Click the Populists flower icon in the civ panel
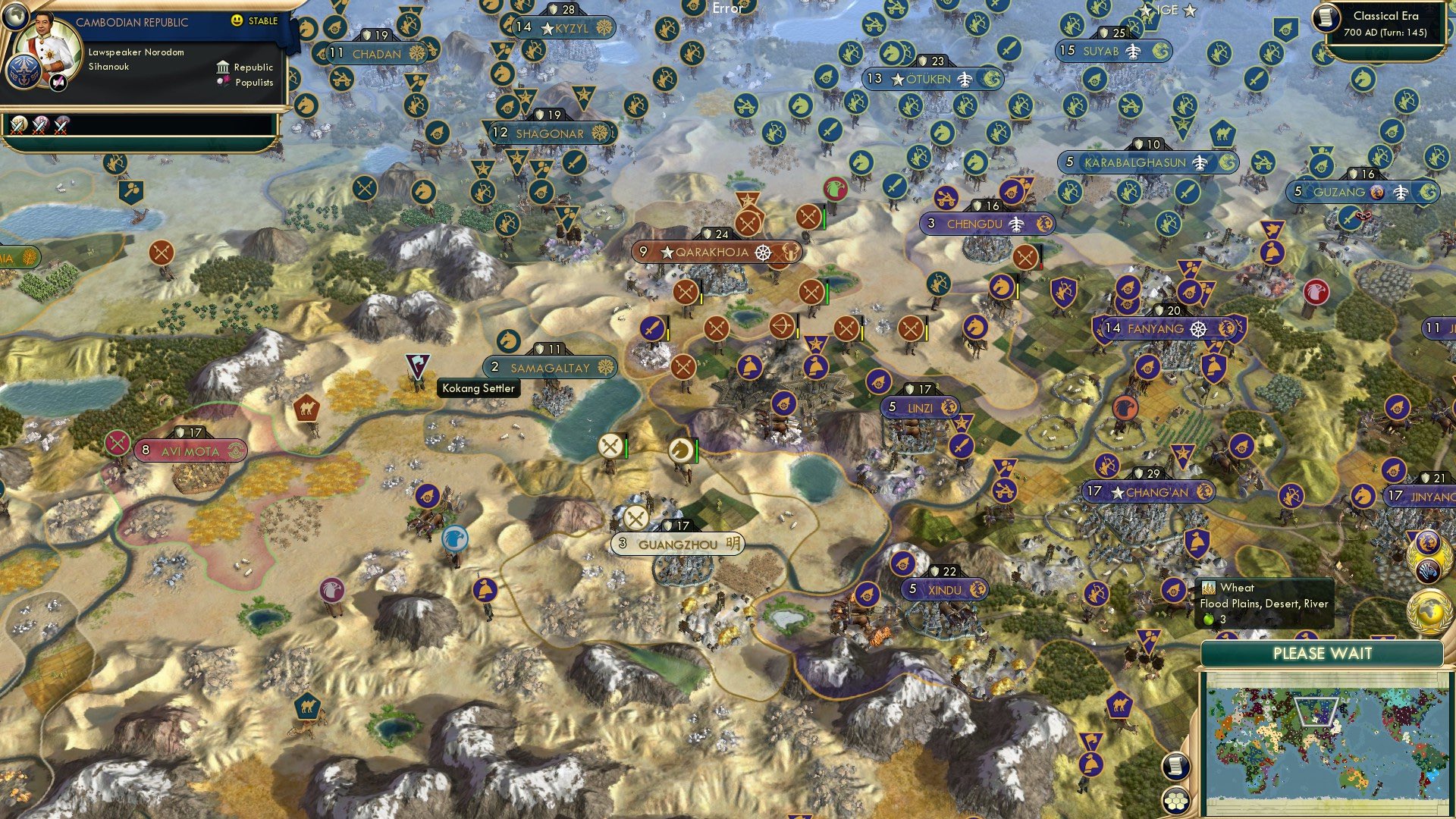1456x819 pixels. 224,80
